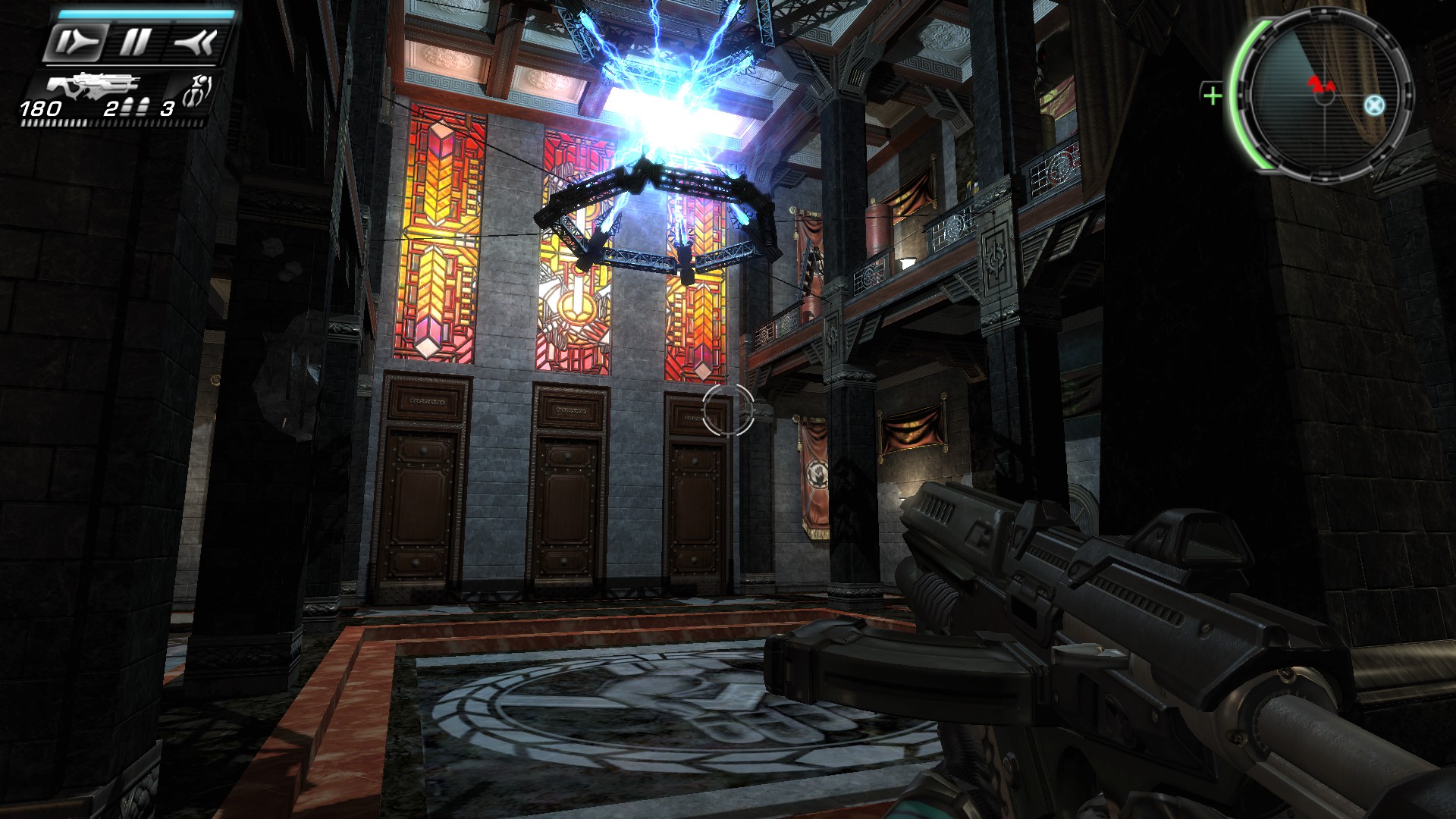Select the time pause ability icon
The width and height of the screenshot is (1456, 819).
point(135,42)
